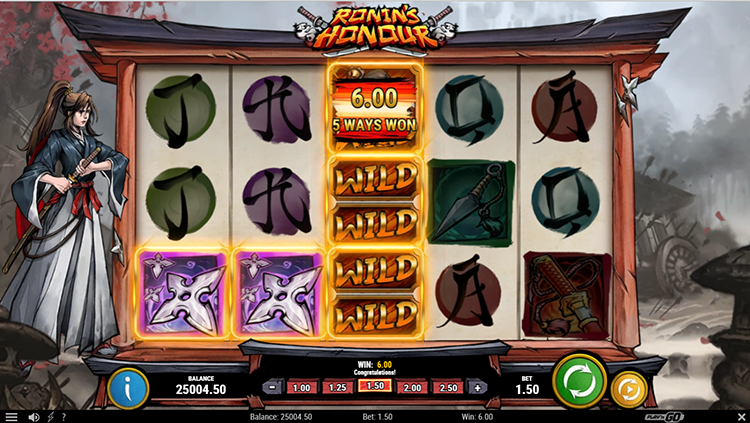Select the 1.00 bet value
Viewport: 750px width, 423px height.
[x=299, y=387]
